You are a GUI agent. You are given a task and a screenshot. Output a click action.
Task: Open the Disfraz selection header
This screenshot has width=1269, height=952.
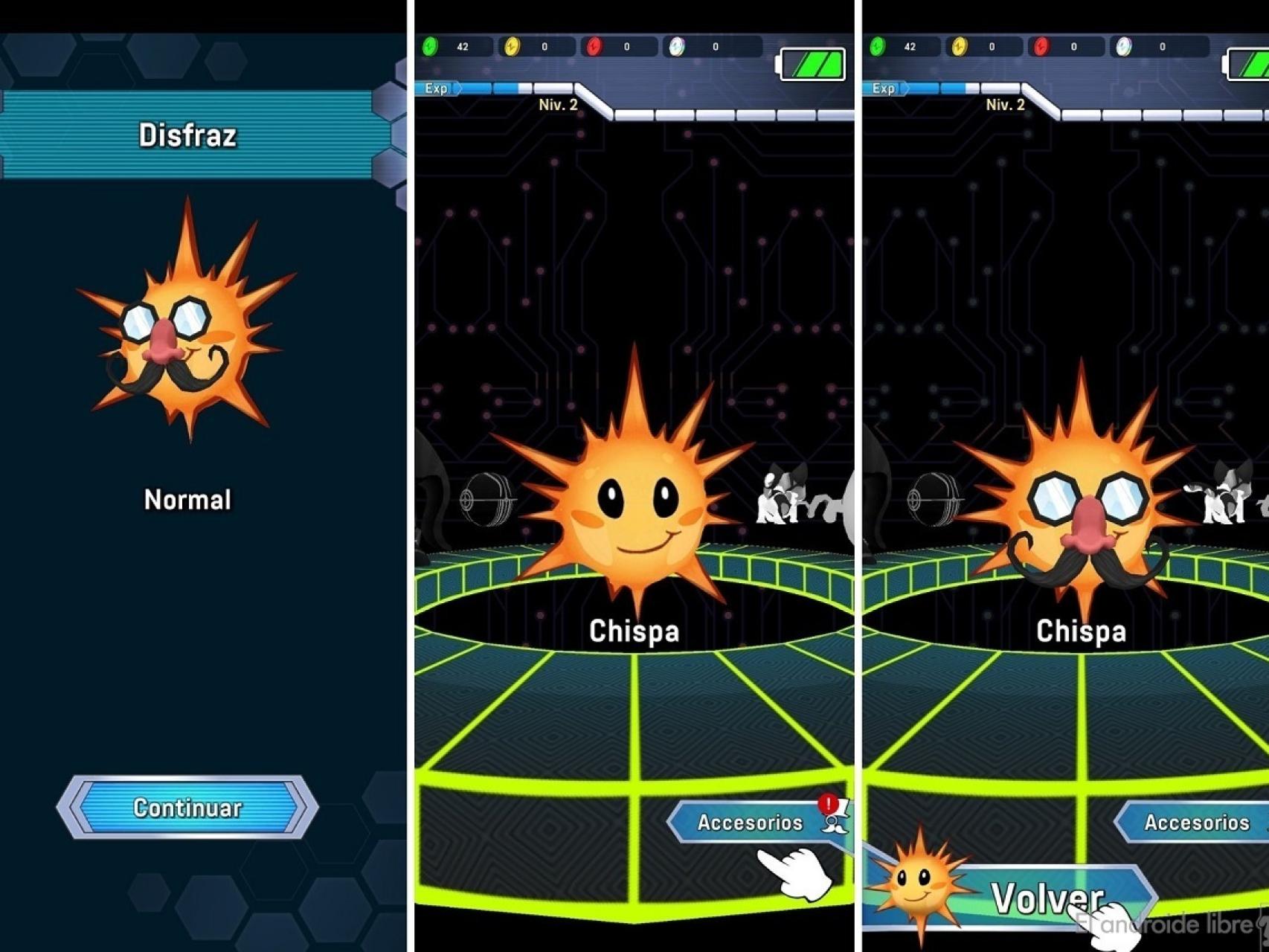click(187, 135)
